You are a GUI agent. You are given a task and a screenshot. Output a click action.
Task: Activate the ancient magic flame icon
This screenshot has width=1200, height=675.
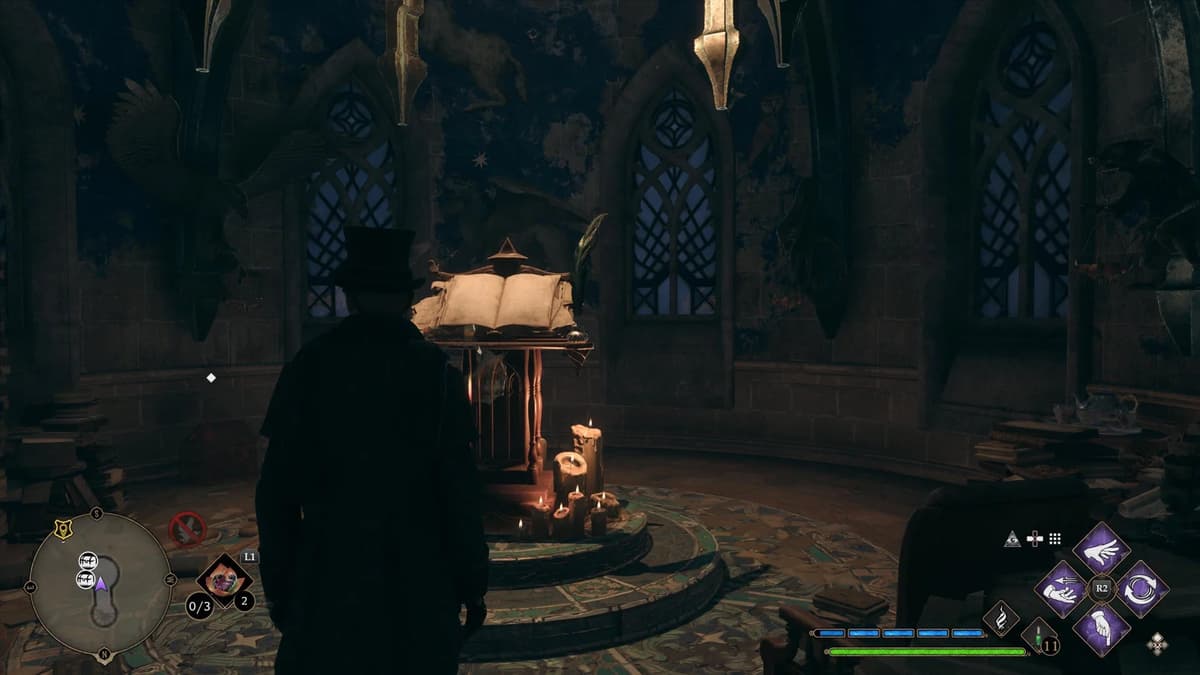1001,618
